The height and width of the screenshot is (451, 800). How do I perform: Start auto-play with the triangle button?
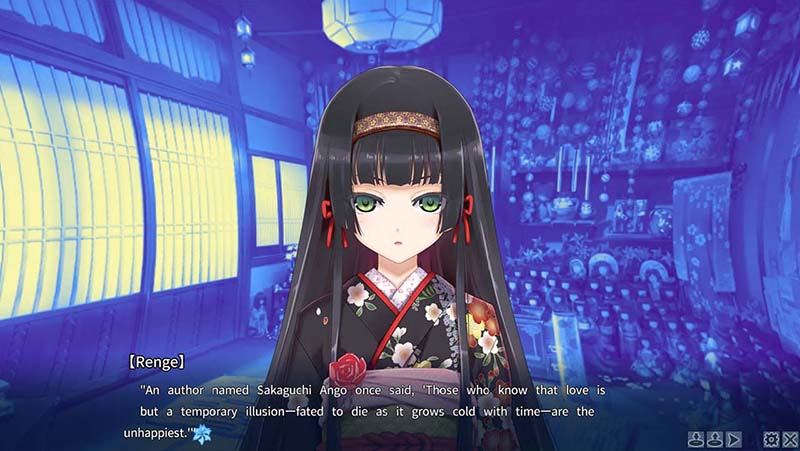[734, 438]
